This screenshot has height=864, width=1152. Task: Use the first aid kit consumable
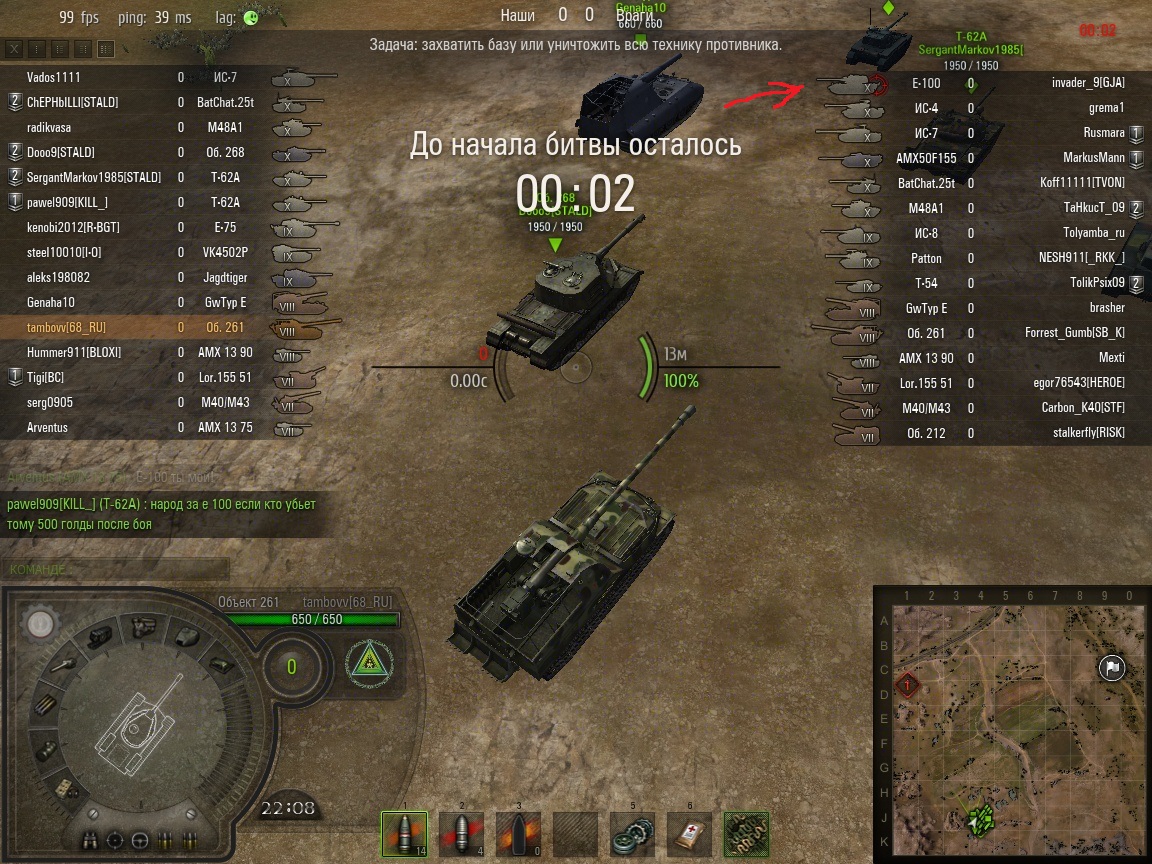[x=689, y=832]
